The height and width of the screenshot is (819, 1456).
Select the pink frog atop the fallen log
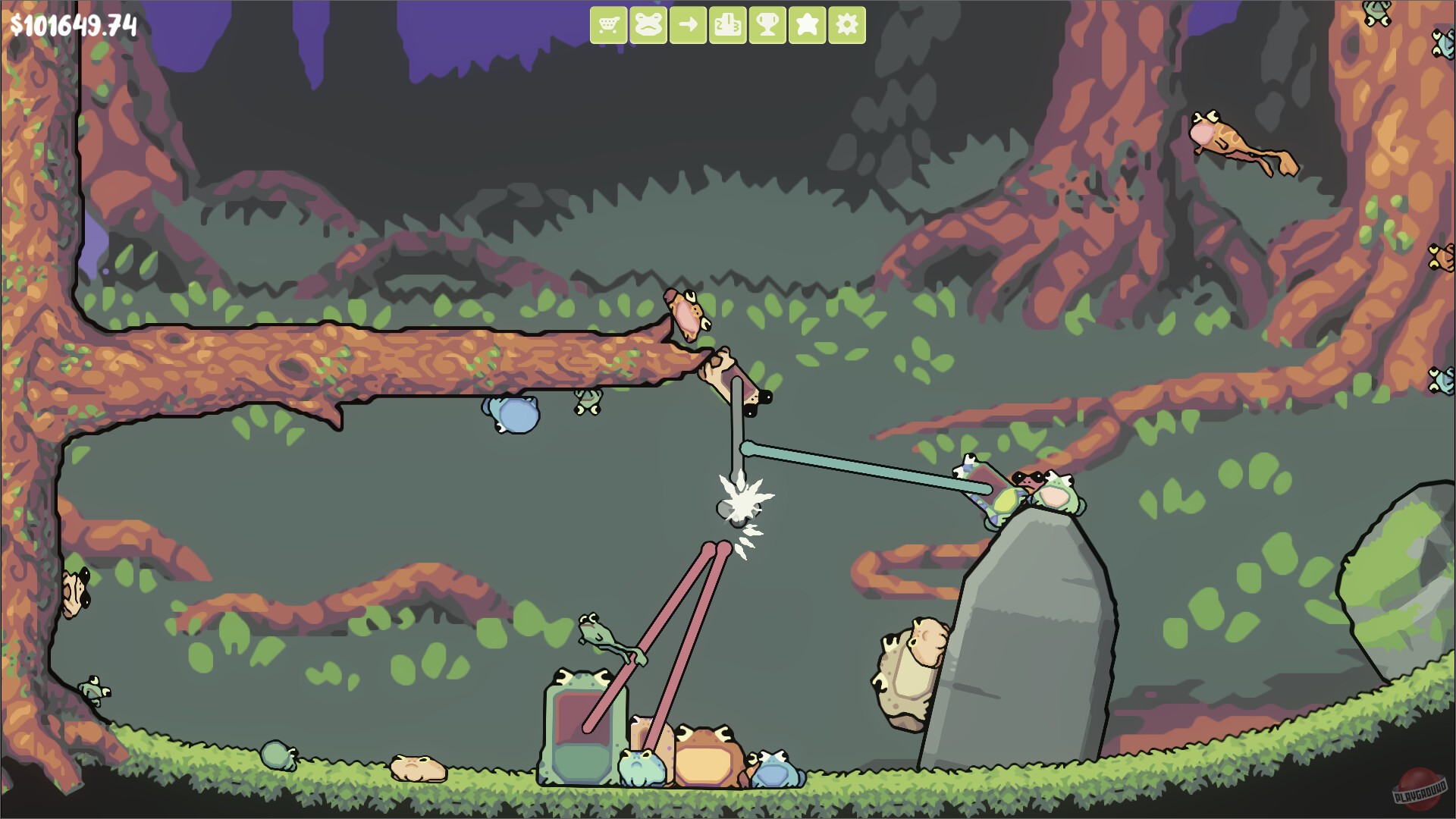tap(685, 311)
